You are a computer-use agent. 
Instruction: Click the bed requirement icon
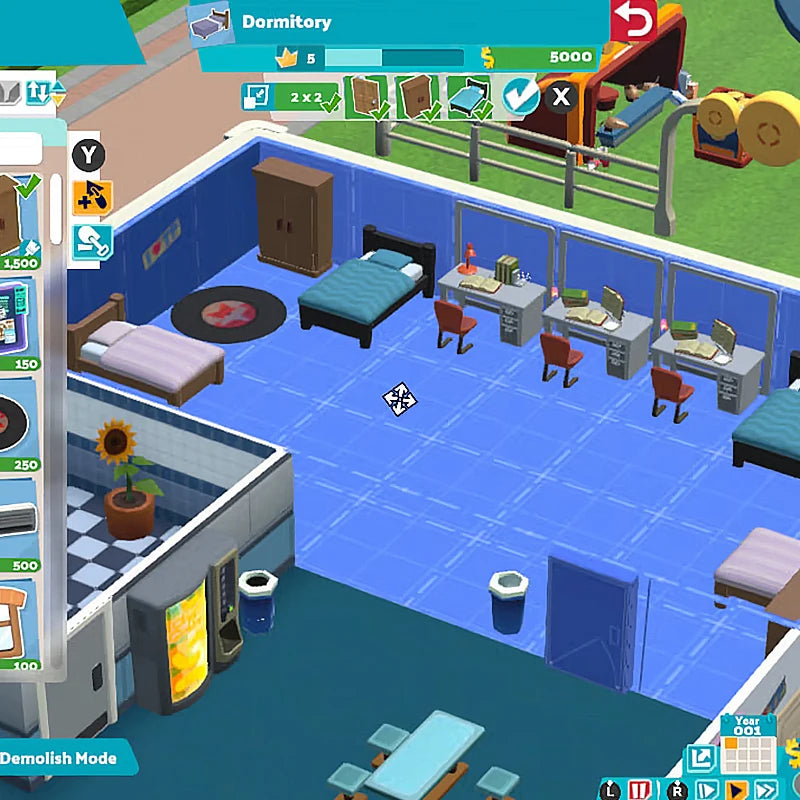[467, 97]
